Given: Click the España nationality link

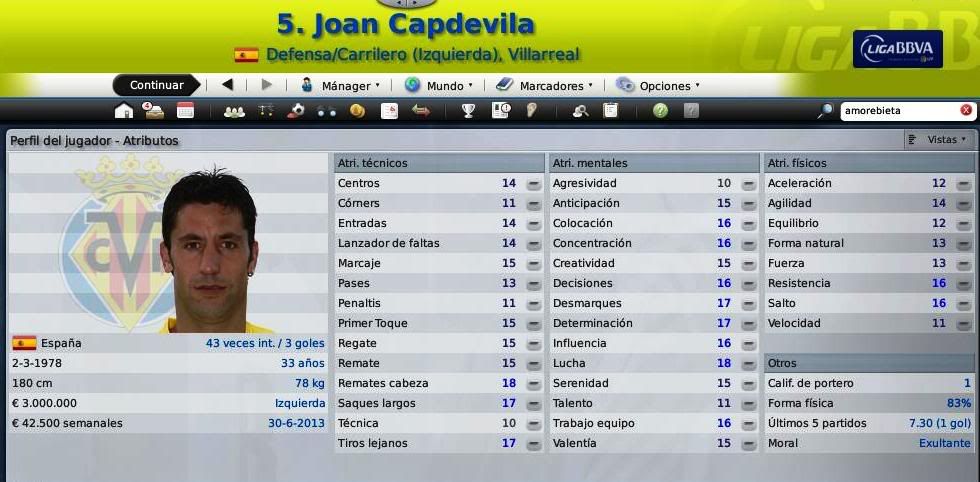Looking at the screenshot, I should point(62,343).
